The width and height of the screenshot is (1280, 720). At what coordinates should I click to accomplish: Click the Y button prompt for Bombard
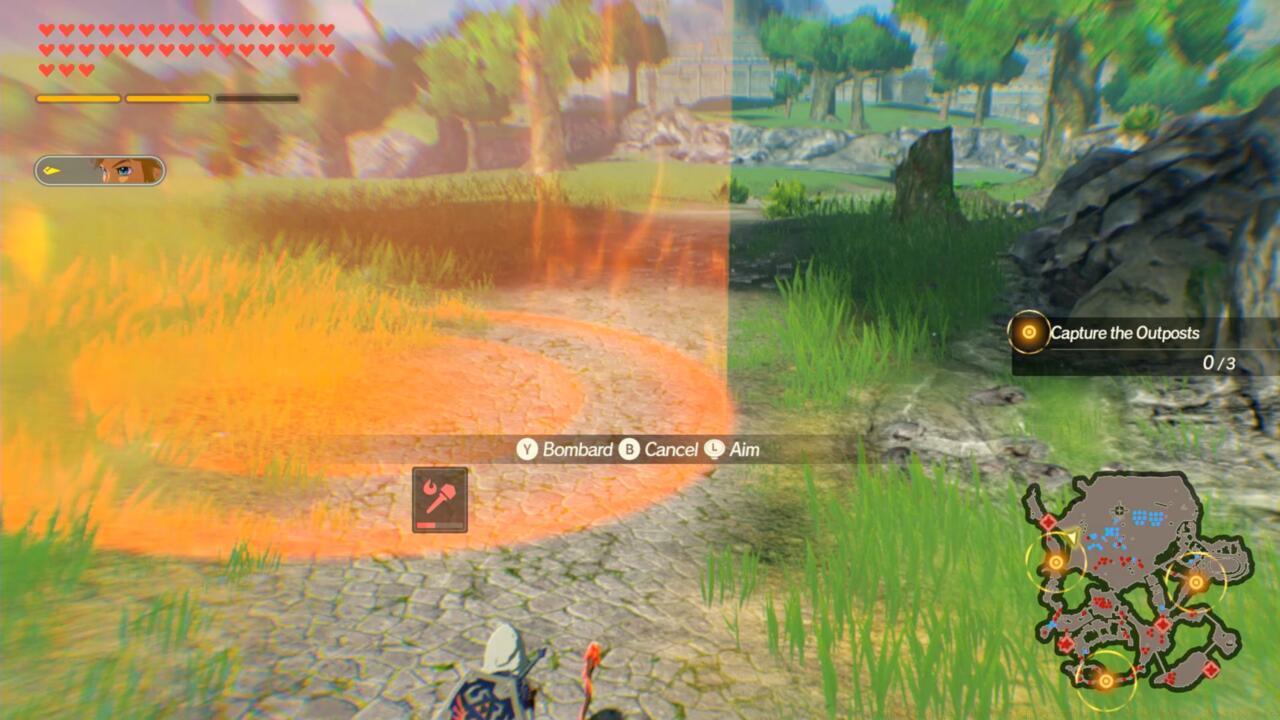[526, 450]
